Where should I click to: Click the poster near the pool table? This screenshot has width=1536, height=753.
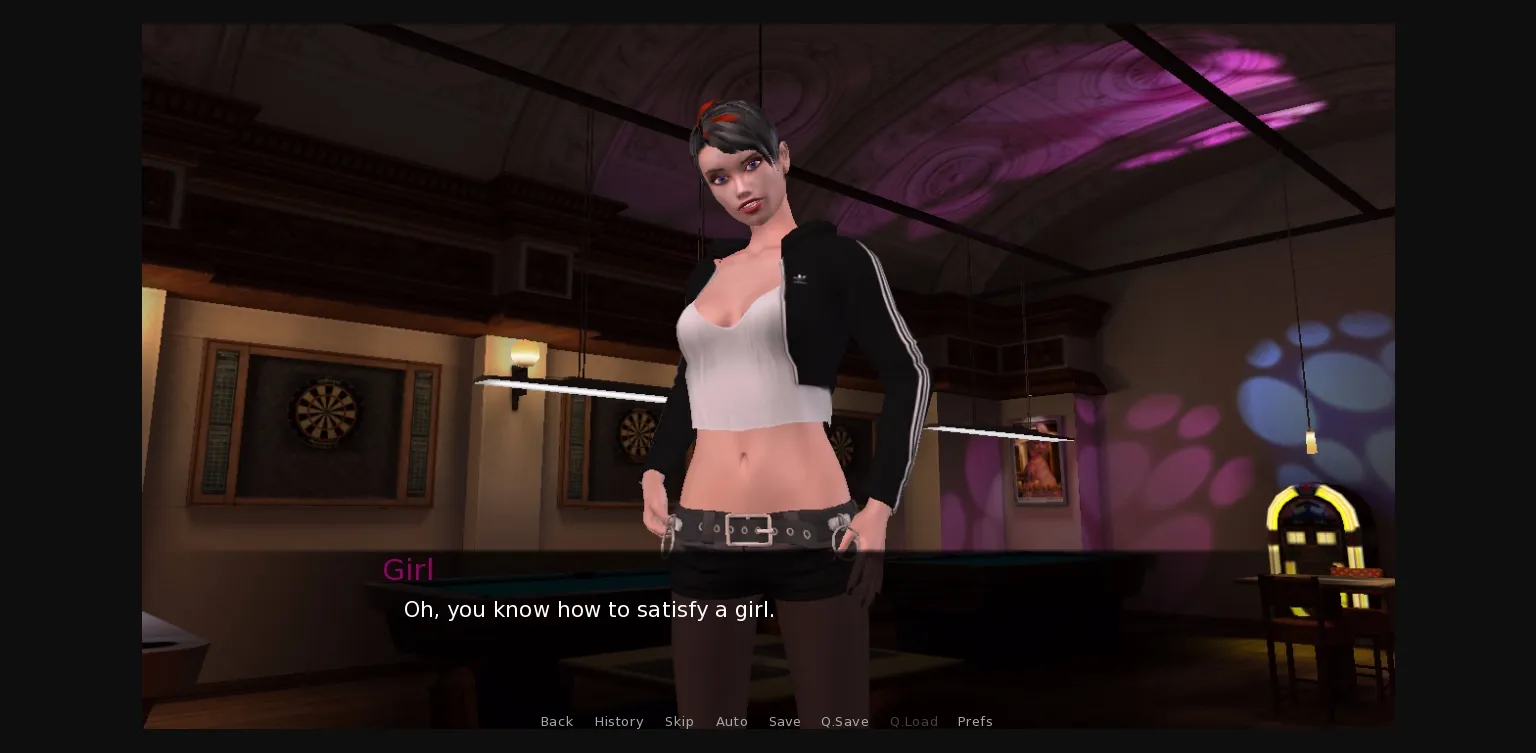click(1037, 470)
